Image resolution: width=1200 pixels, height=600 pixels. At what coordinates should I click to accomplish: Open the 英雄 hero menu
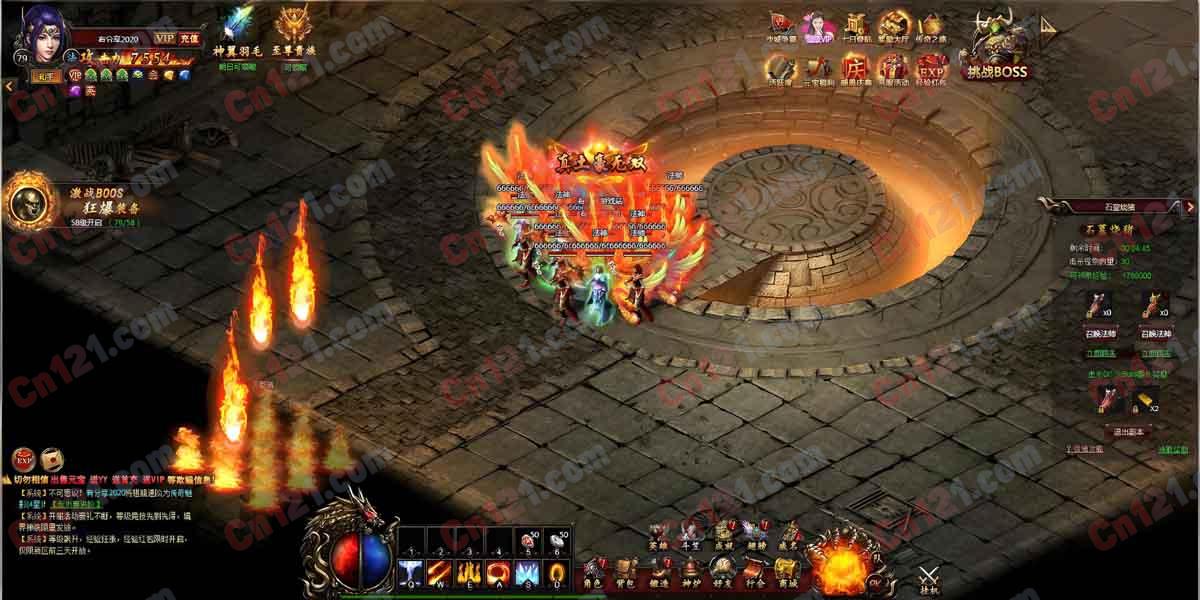[x=657, y=535]
